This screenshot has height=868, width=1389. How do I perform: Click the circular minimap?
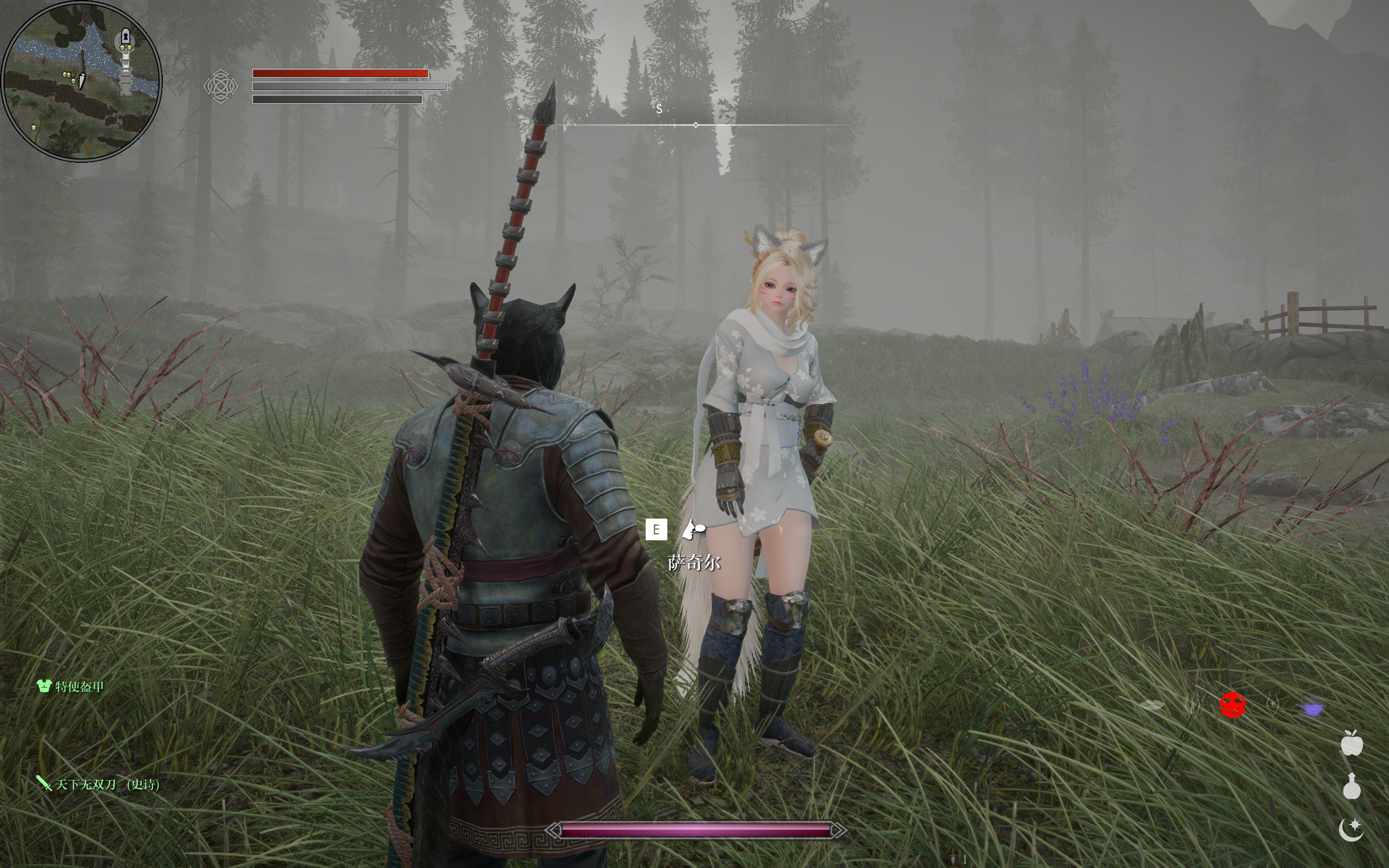pos(81,81)
